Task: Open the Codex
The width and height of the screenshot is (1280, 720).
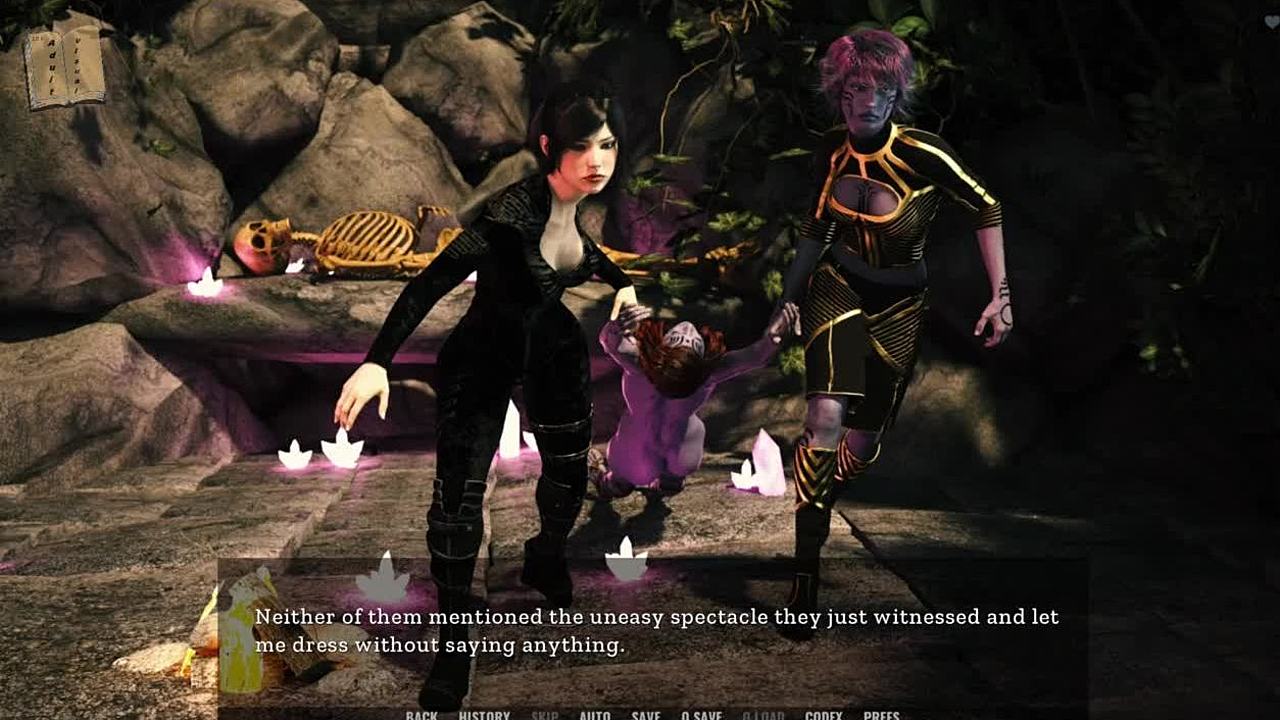Action: pos(823,715)
